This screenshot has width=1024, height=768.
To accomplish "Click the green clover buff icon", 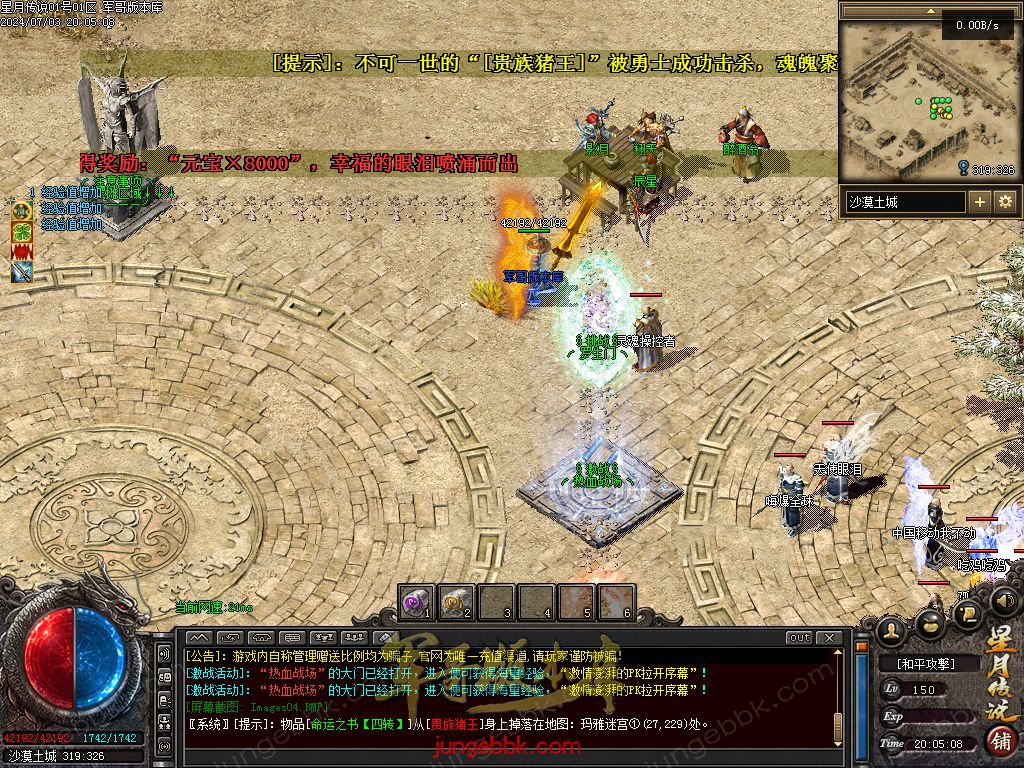I will pyautogui.click(x=21, y=231).
